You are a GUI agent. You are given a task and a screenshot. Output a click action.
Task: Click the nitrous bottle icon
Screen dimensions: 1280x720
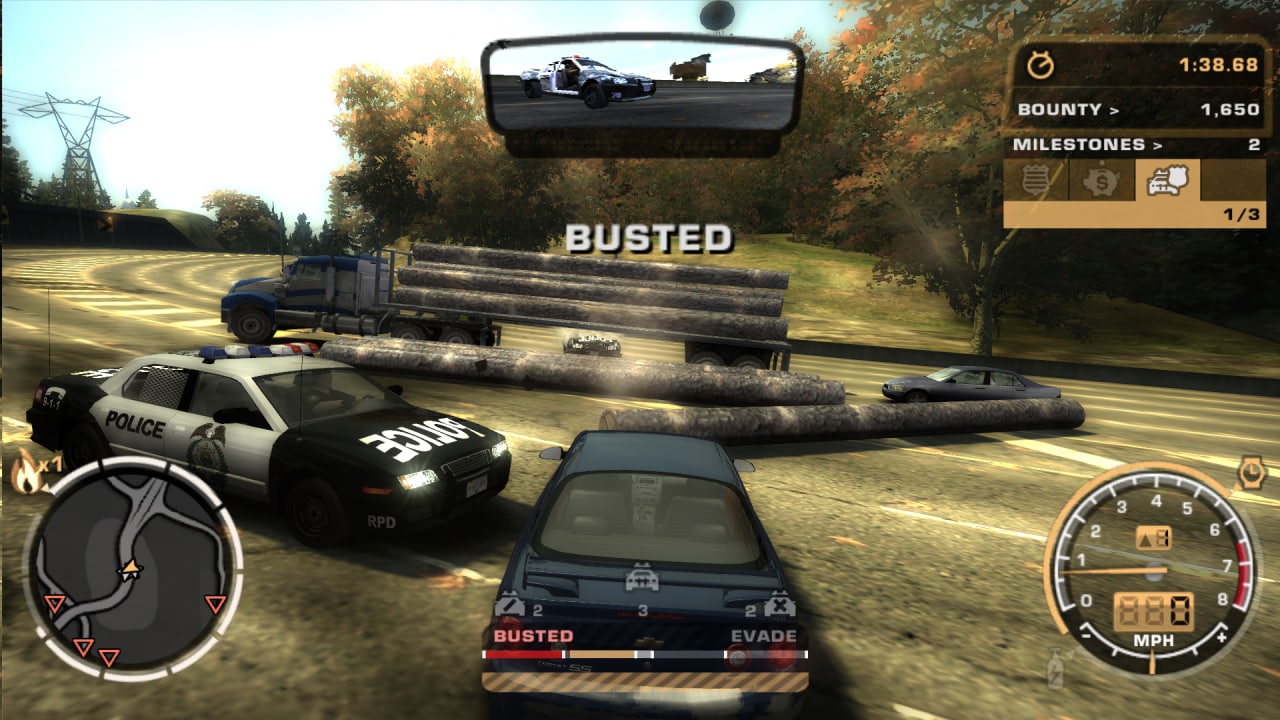(1055, 668)
